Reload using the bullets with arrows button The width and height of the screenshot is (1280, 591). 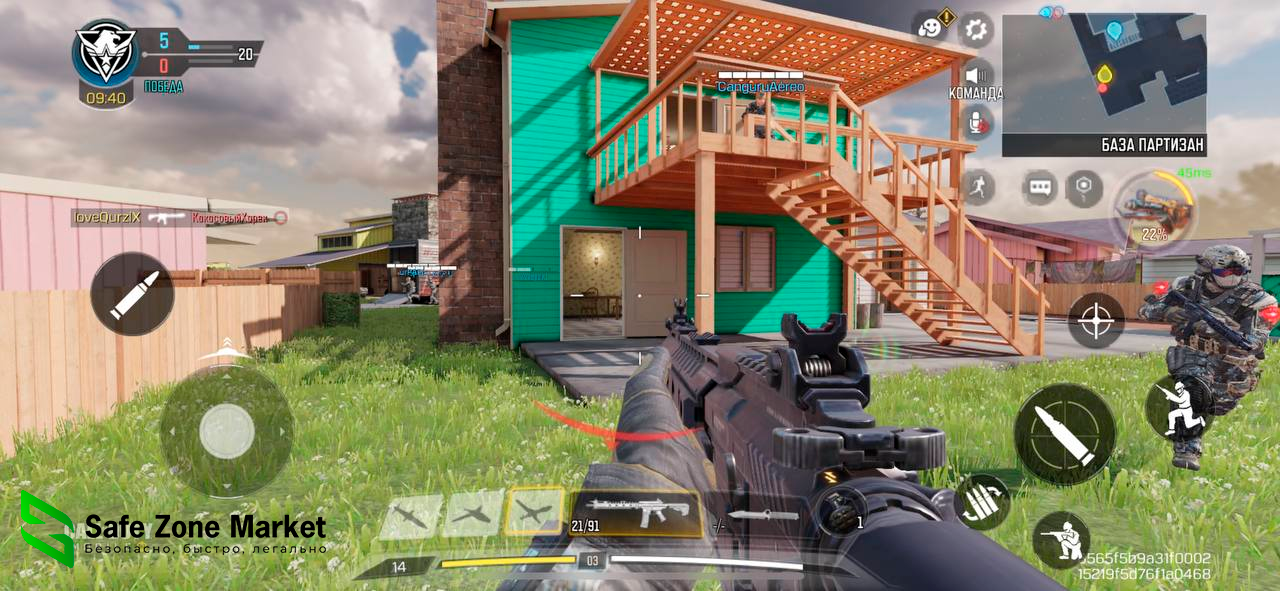click(981, 501)
